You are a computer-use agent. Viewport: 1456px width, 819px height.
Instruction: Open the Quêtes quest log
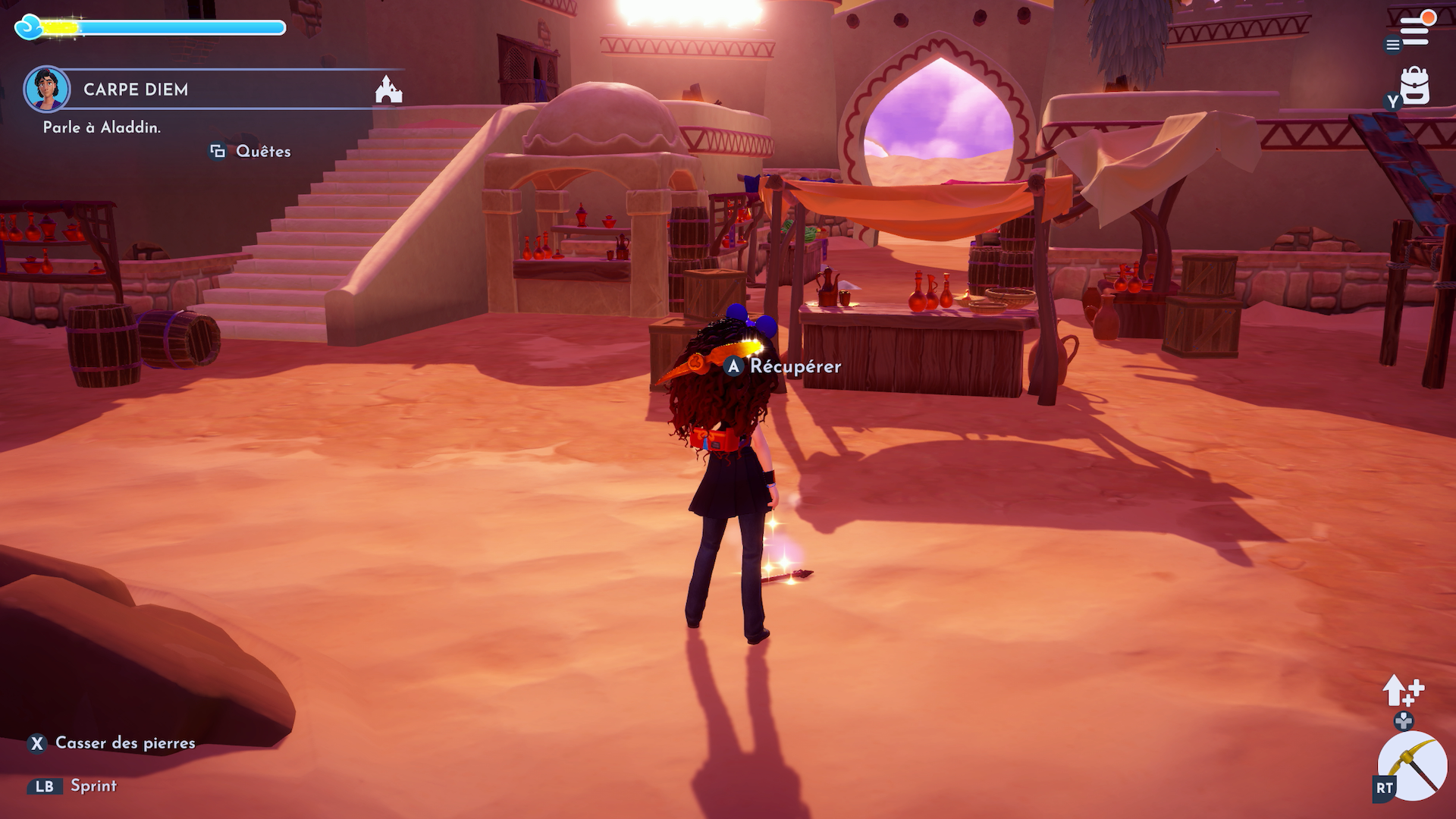(x=251, y=152)
